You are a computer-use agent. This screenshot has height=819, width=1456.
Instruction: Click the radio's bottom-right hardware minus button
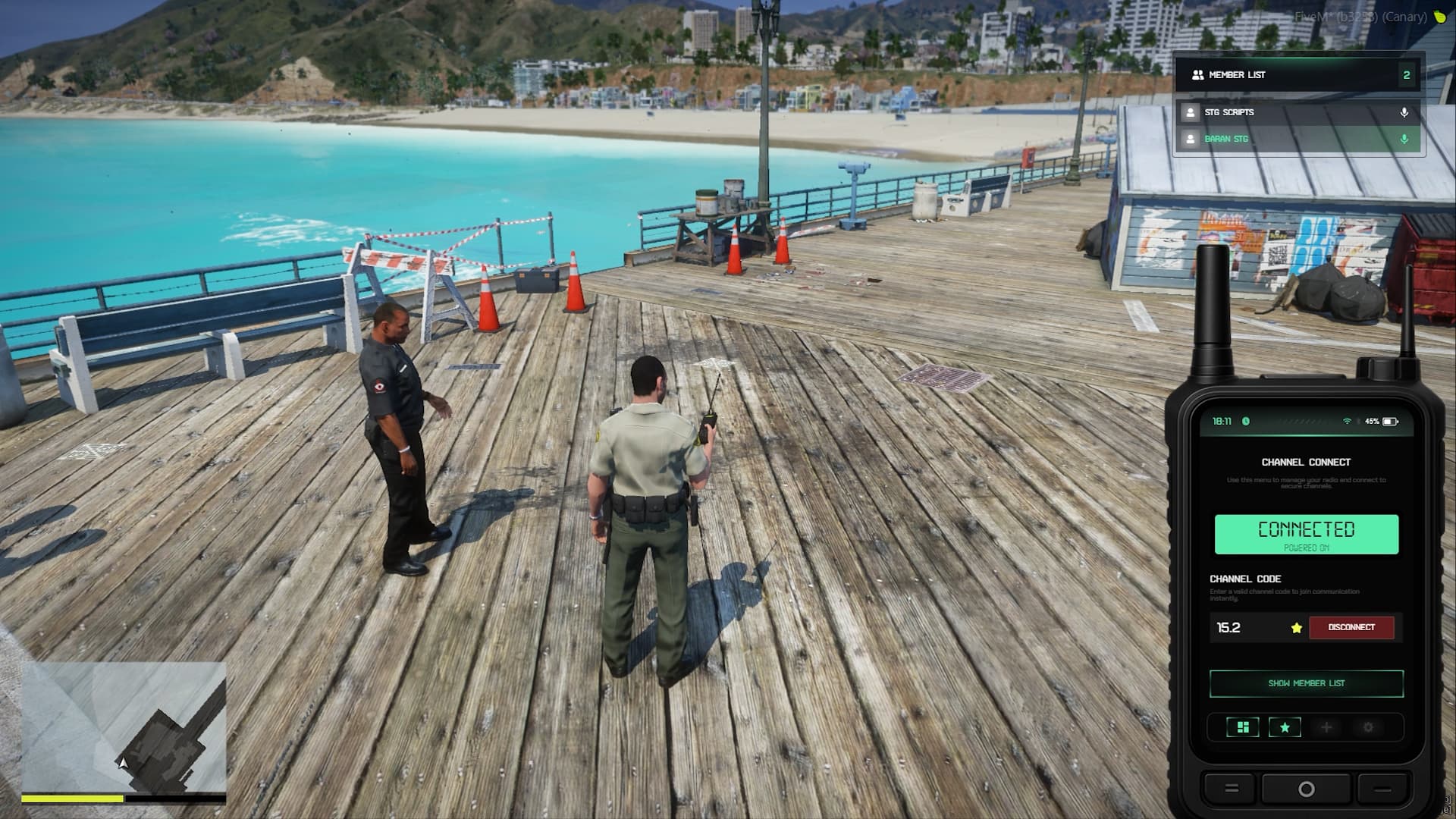click(x=1382, y=789)
